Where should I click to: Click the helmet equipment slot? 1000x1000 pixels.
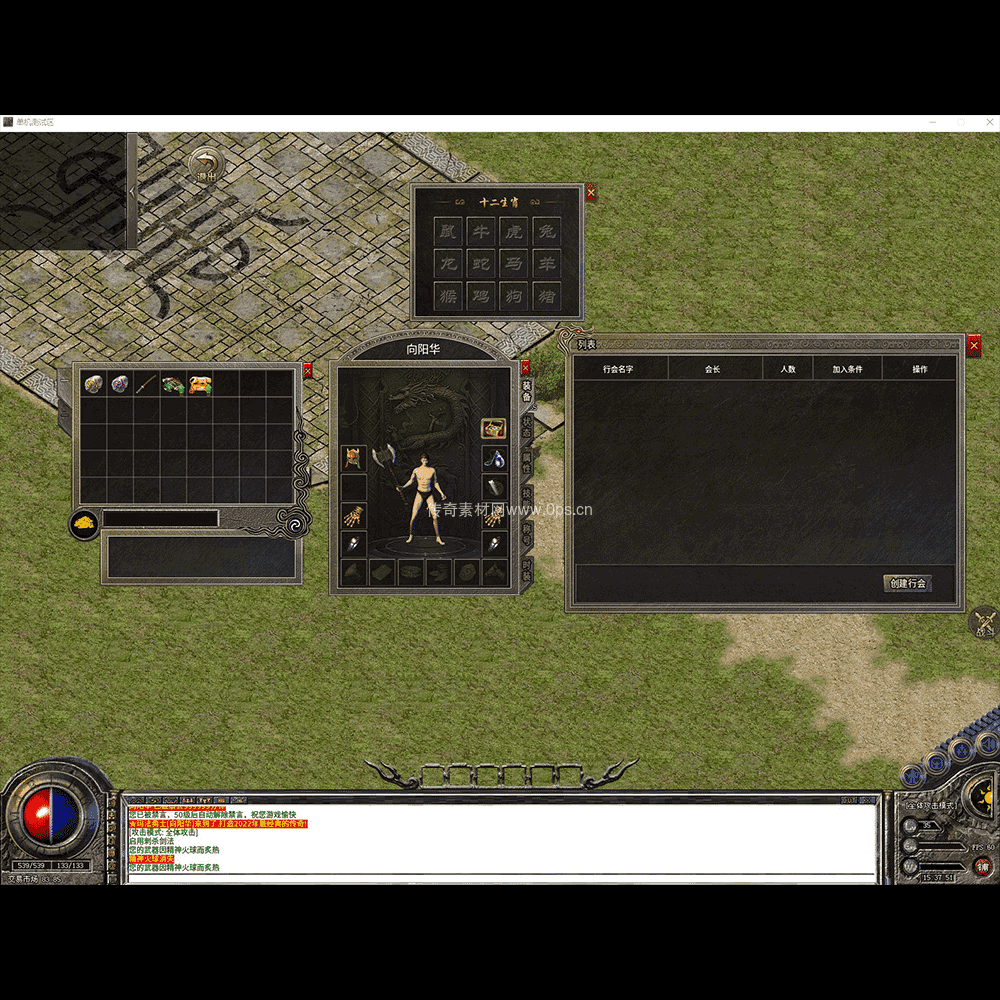(353, 458)
